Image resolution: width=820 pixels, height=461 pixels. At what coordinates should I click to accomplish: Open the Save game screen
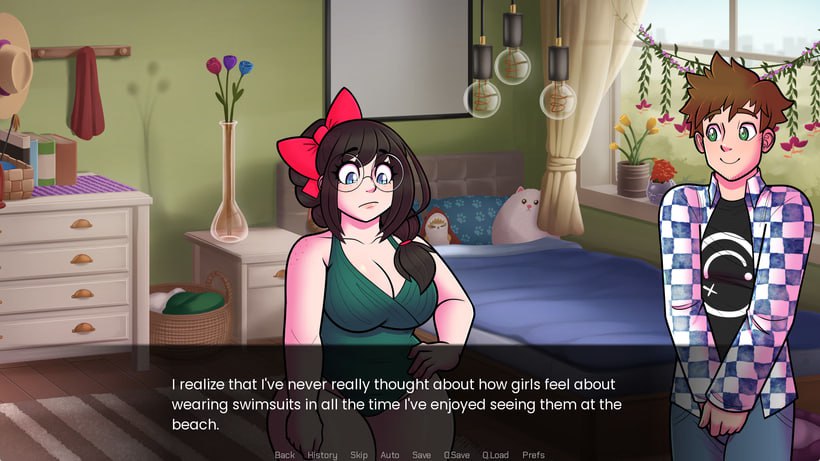pyautogui.click(x=422, y=455)
